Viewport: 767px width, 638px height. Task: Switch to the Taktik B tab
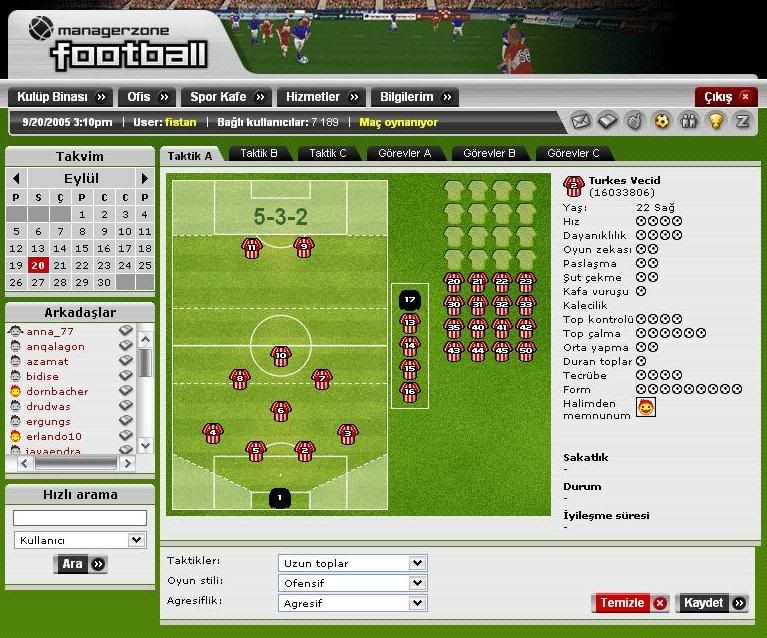[x=259, y=153]
